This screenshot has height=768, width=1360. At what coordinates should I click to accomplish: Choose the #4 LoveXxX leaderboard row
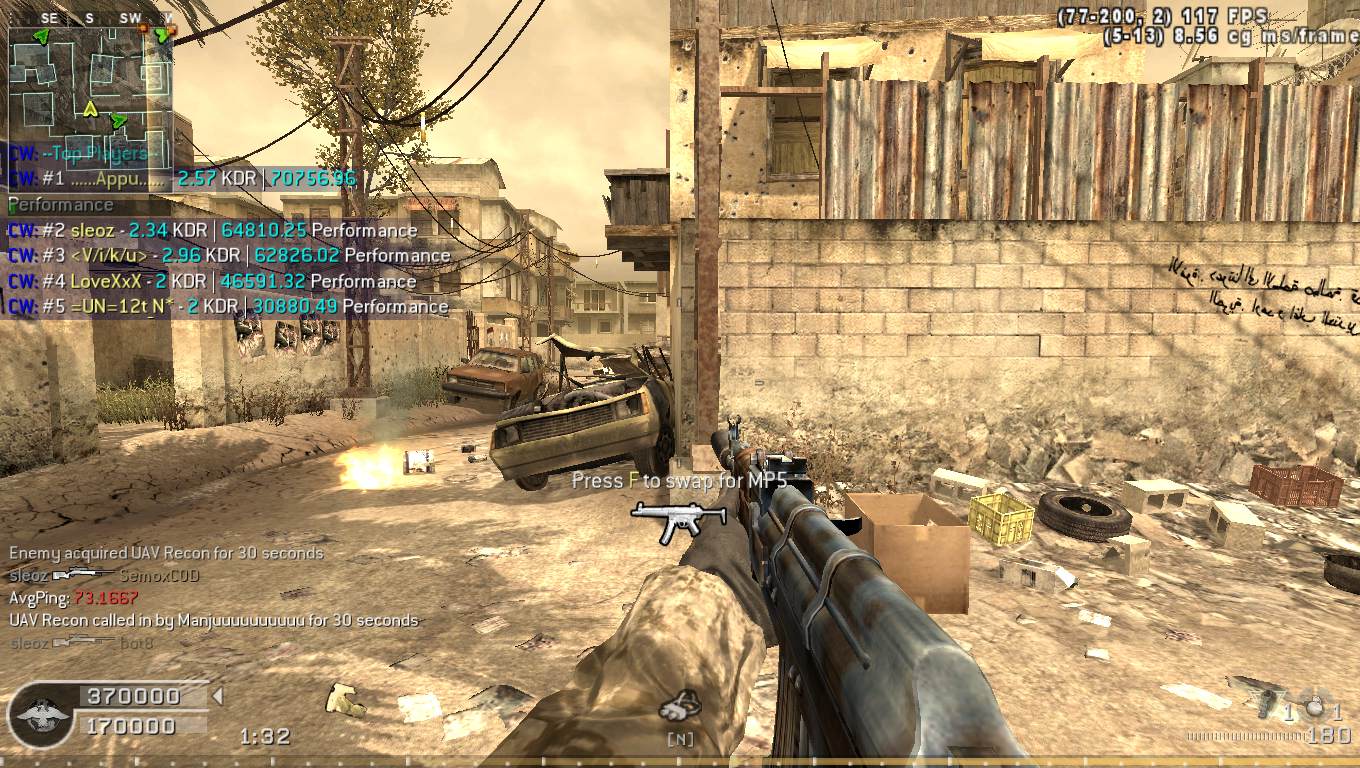(212, 281)
